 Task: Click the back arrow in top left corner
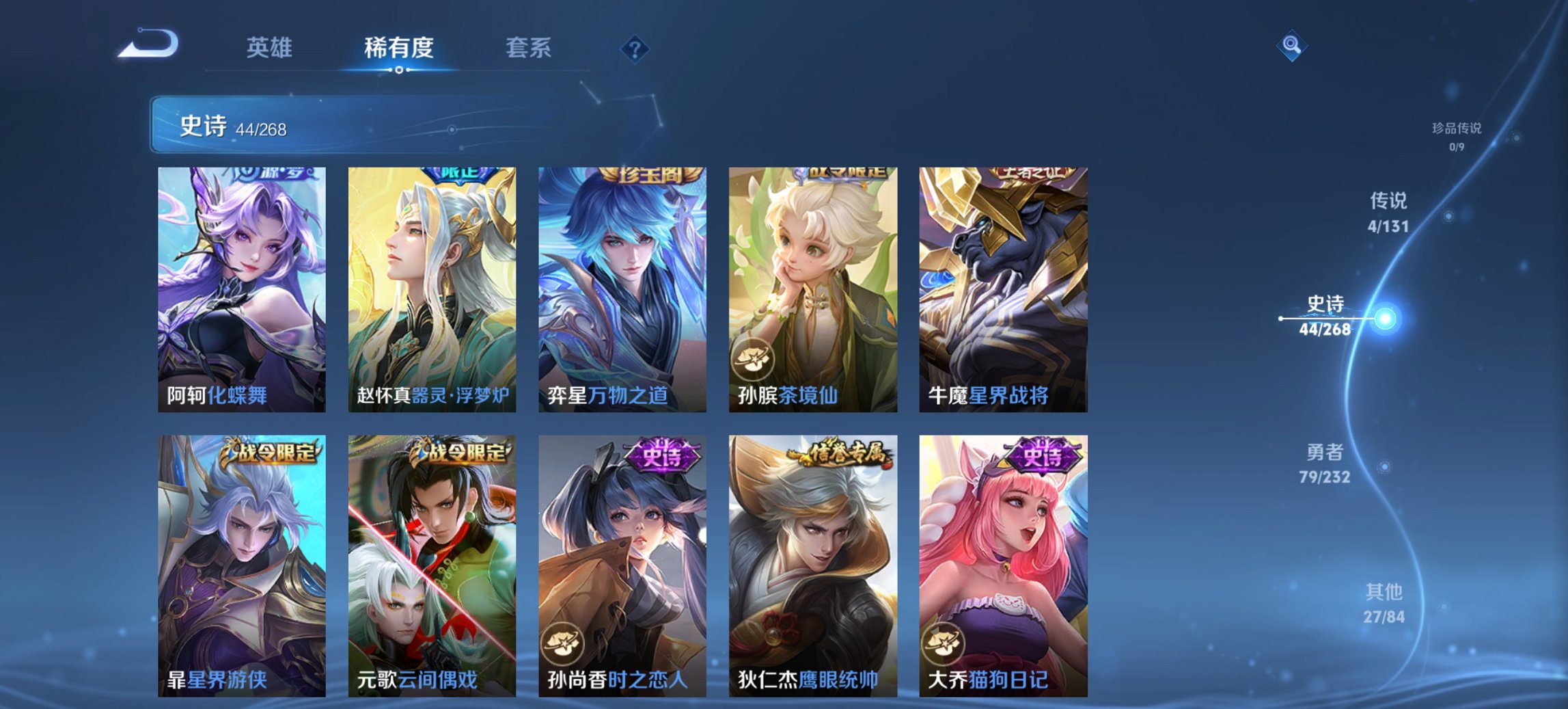[x=147, y=46]
